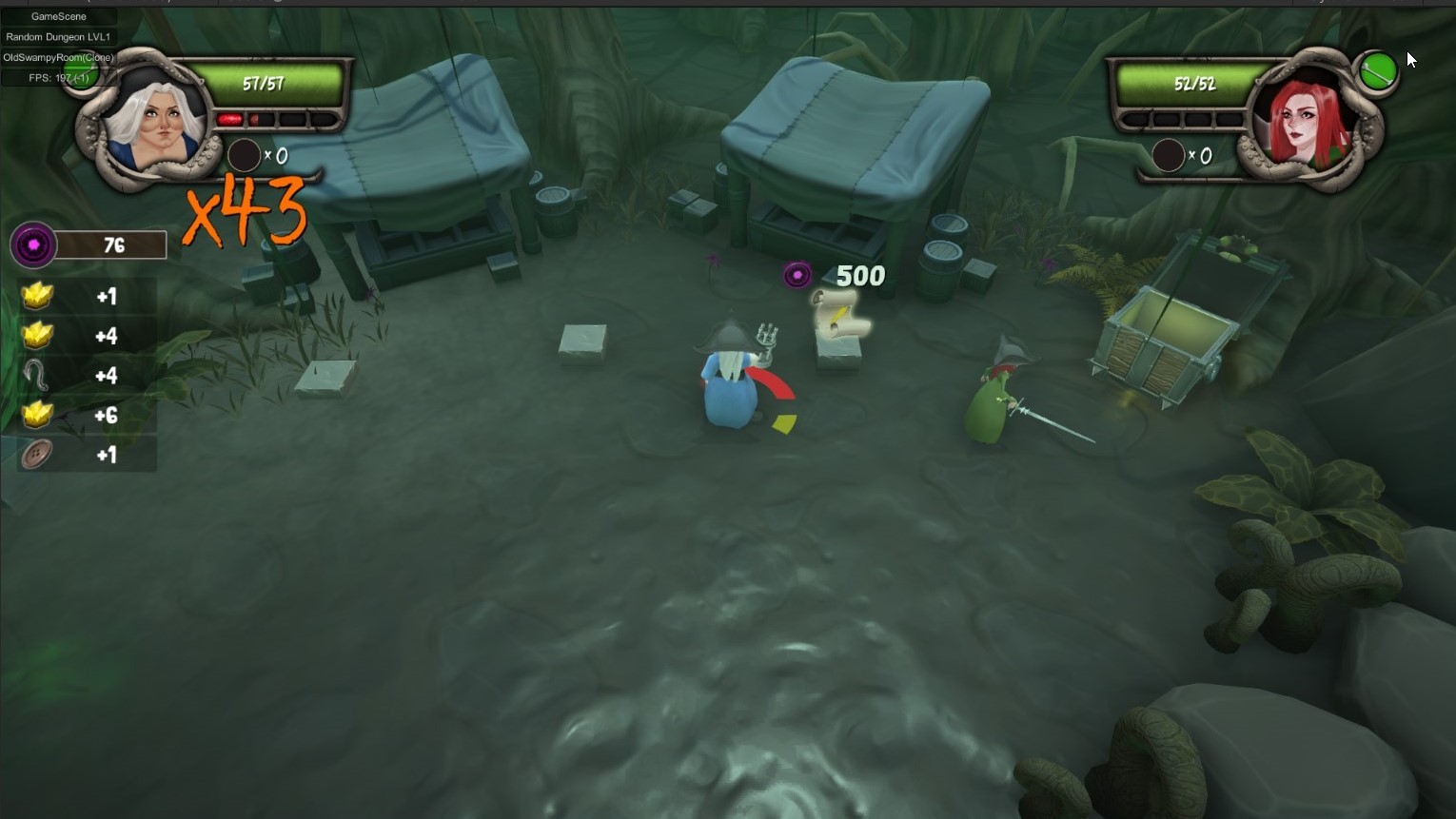Click the red-haired character portrait
This screenshot has width=1456, height=819.
1306,124
